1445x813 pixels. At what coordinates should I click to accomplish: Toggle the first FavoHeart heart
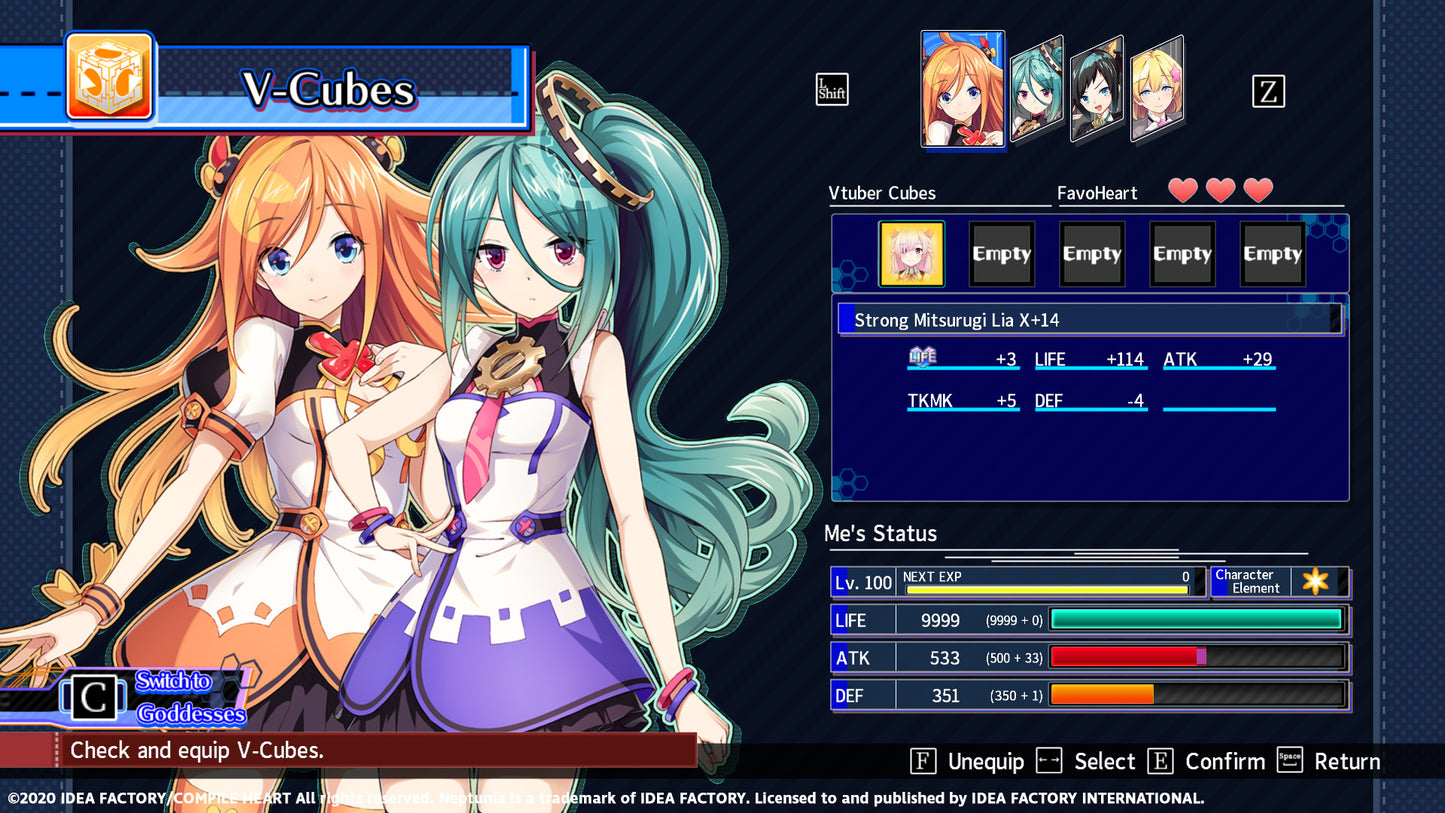[1181, 190]
